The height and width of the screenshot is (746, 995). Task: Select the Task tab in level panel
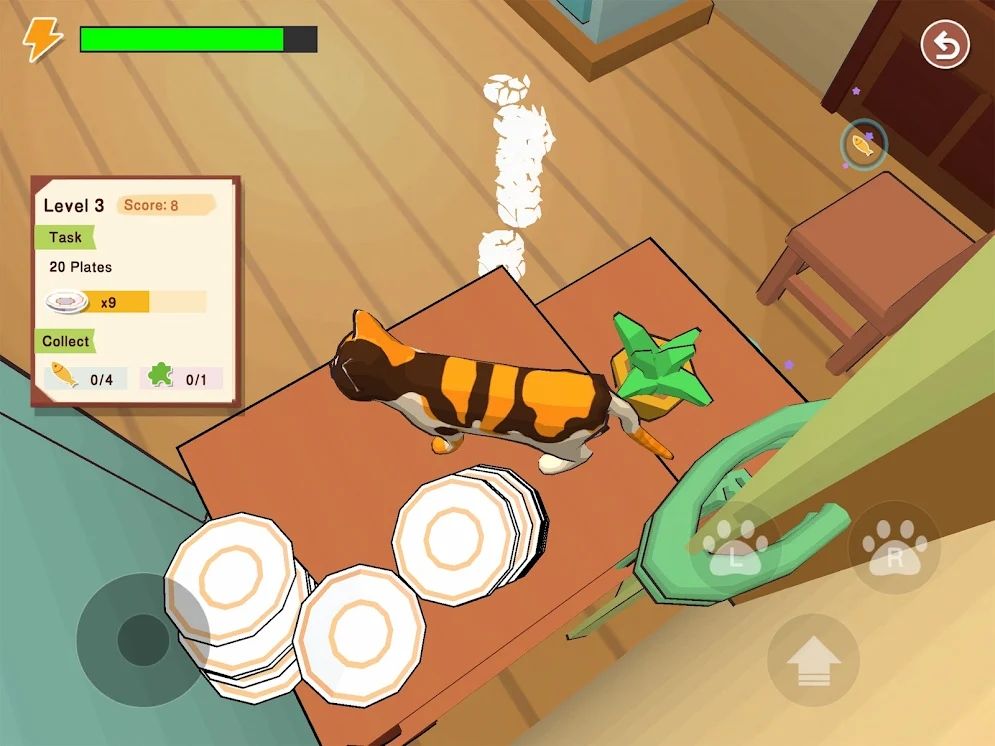click(65, 237)
